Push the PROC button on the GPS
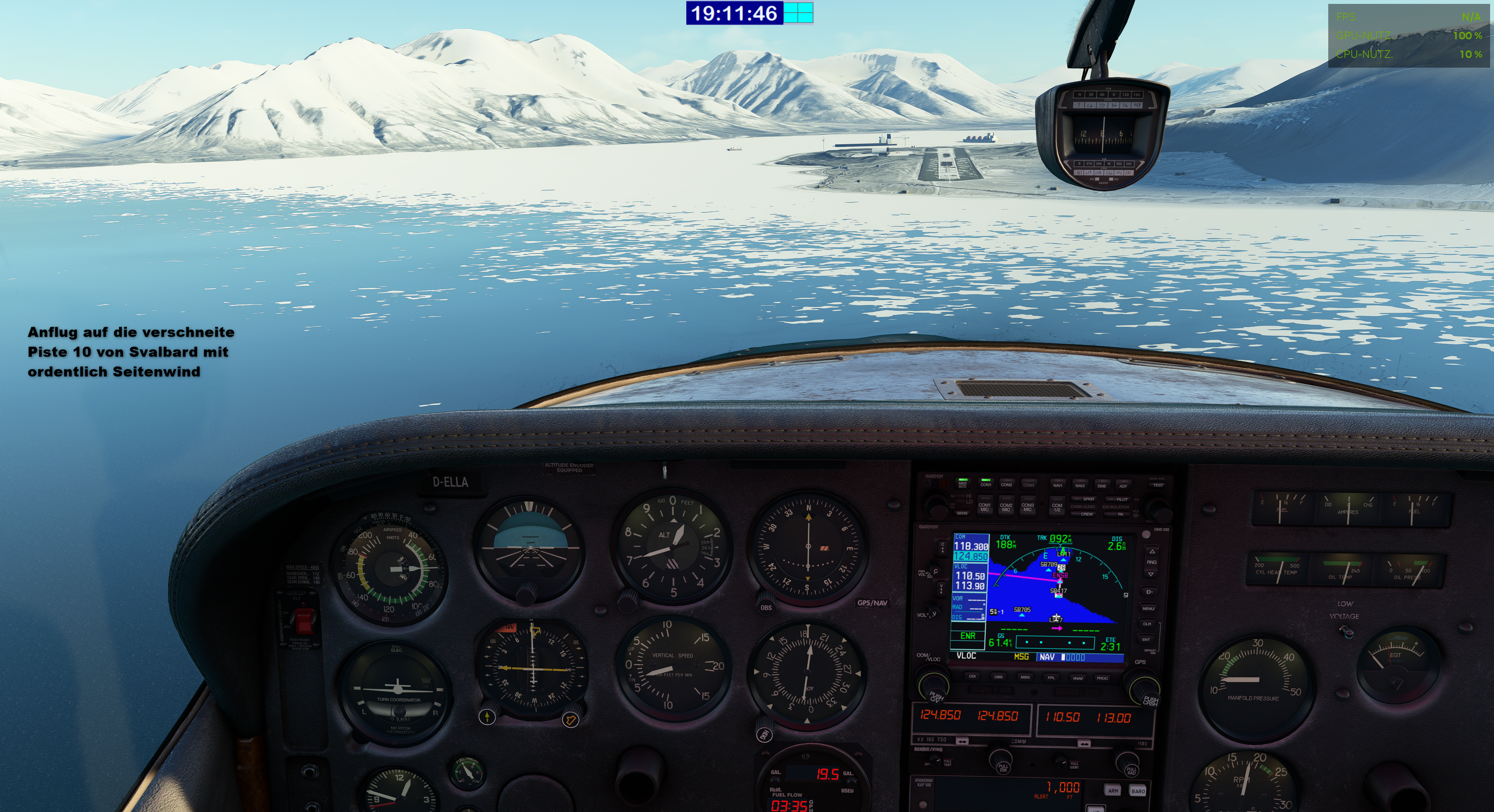 (1102, 678)
